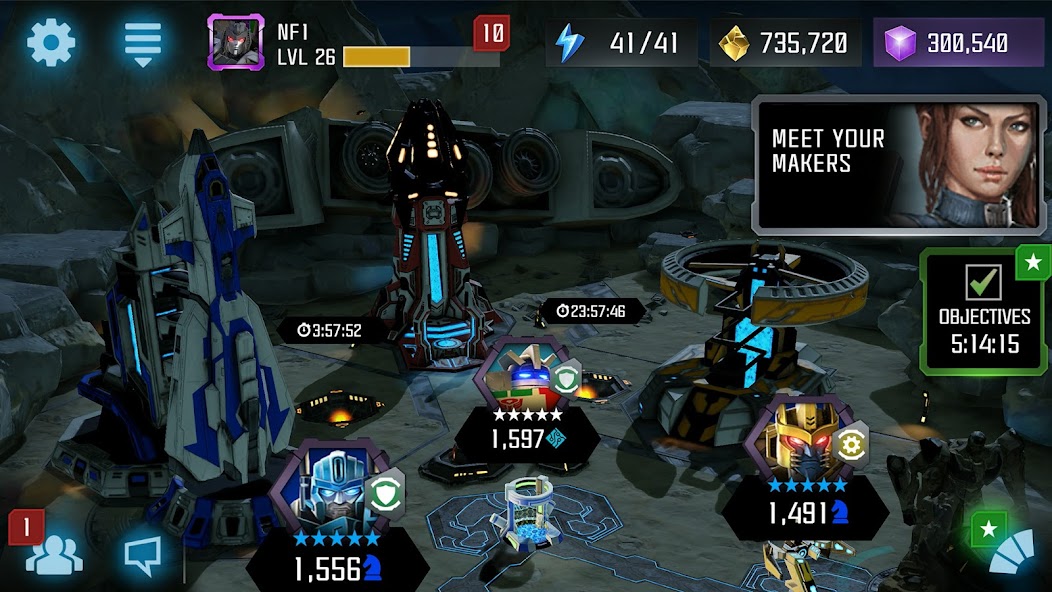This screenshot has width=1052, height=592.
Task: Open the gold 735,720 resource panel
Action: pos(786,43)
